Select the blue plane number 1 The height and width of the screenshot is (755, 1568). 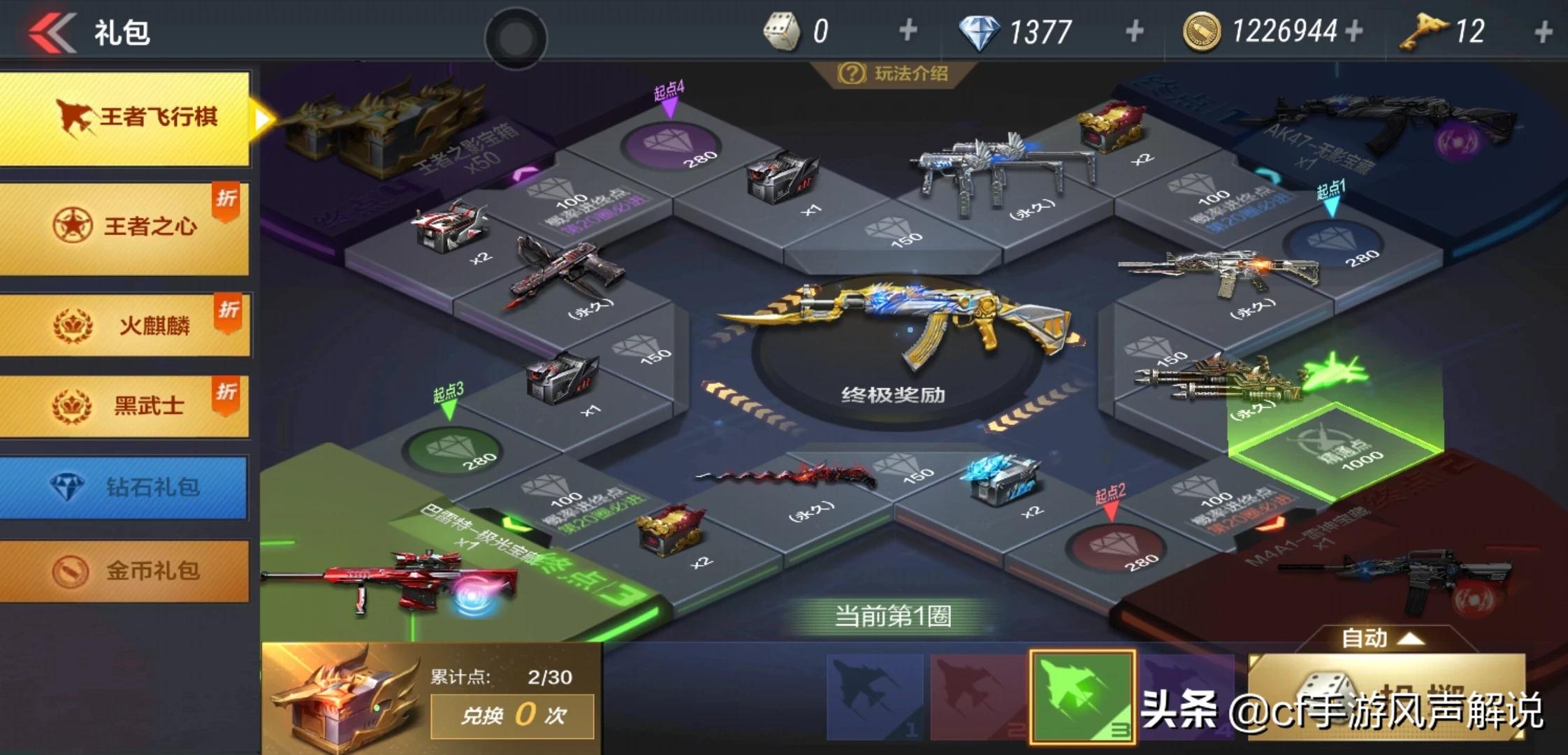pos(875,696)
